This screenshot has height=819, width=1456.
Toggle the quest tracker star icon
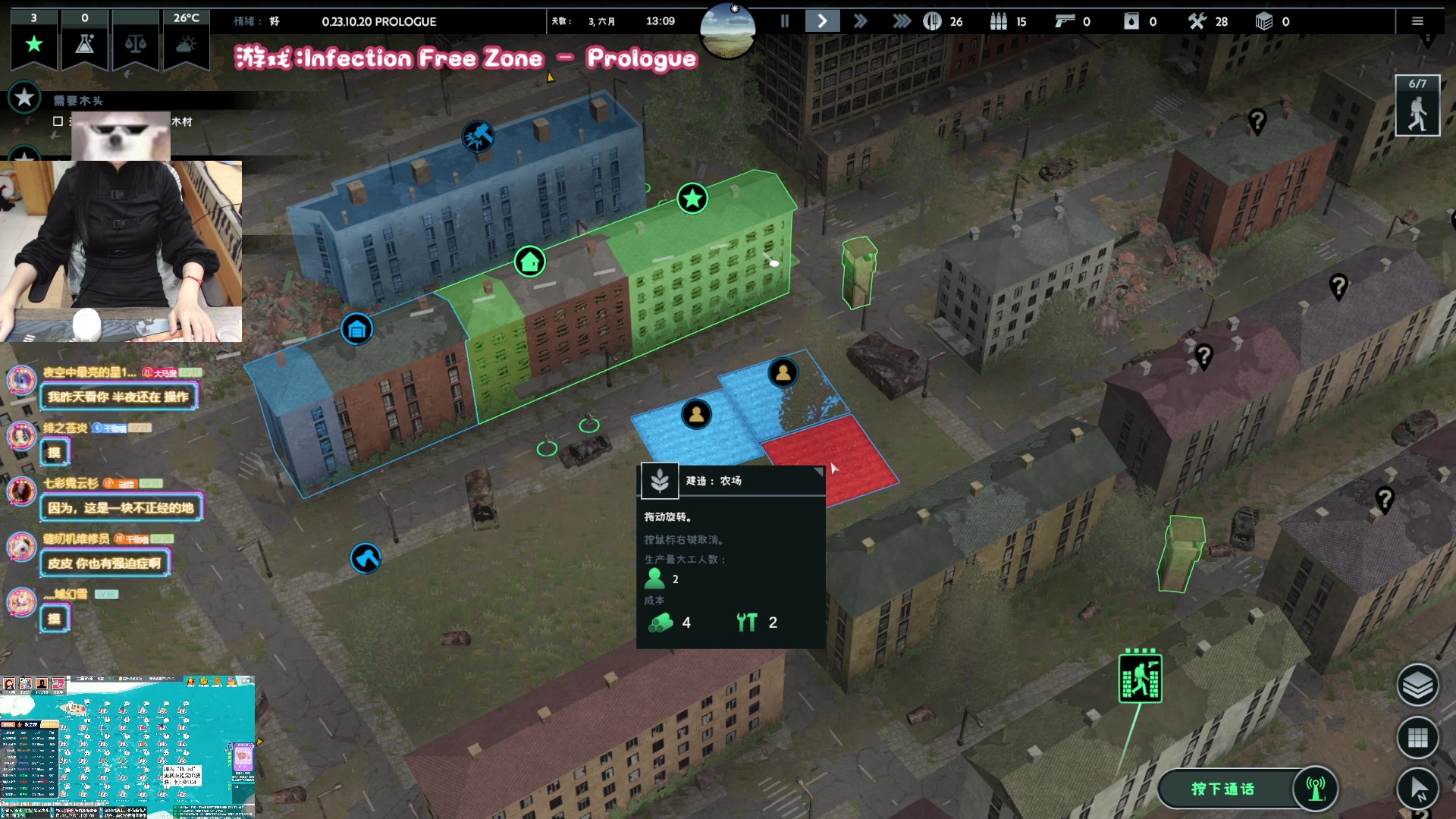(x=24, y=98)
